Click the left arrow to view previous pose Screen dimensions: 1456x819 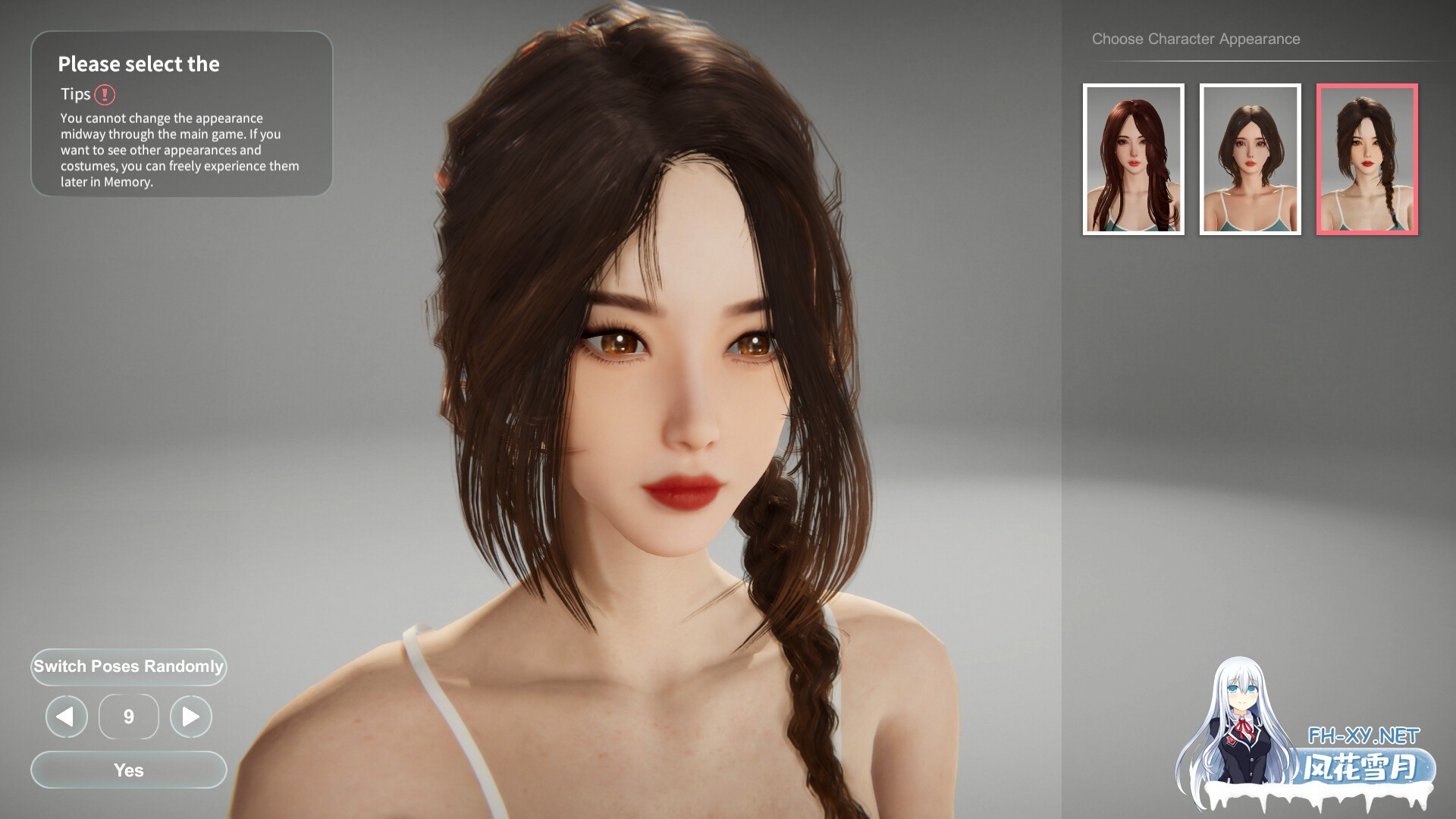[x=66, y=716]
